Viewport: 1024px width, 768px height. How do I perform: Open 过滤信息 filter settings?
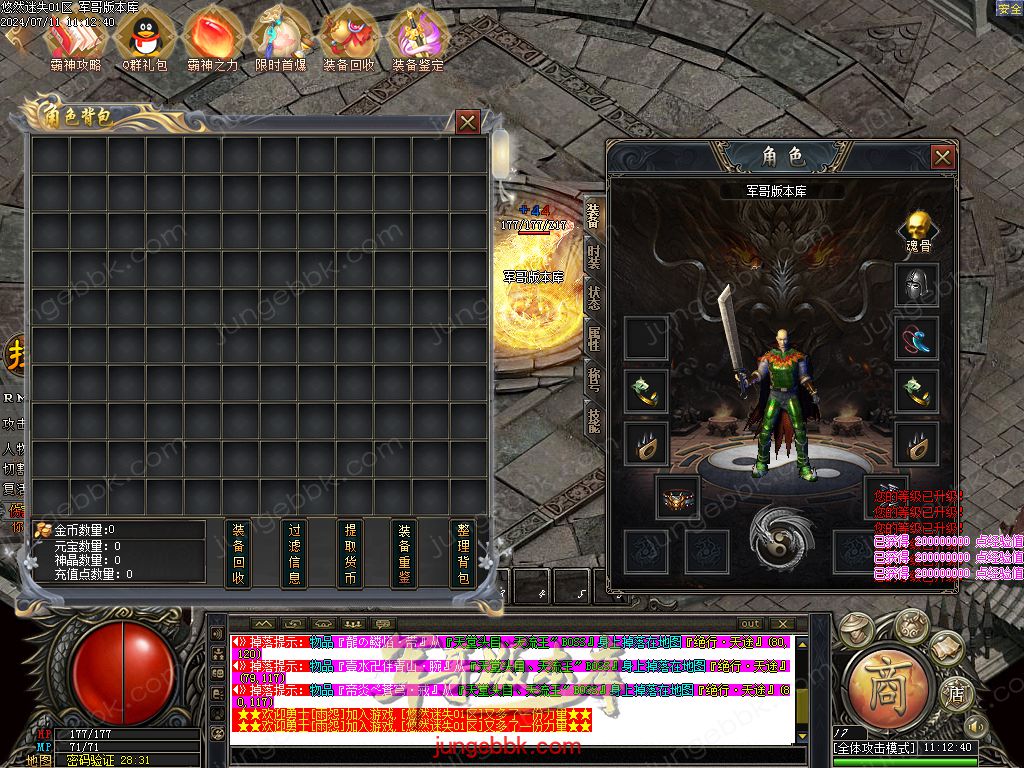click(294, 553)
